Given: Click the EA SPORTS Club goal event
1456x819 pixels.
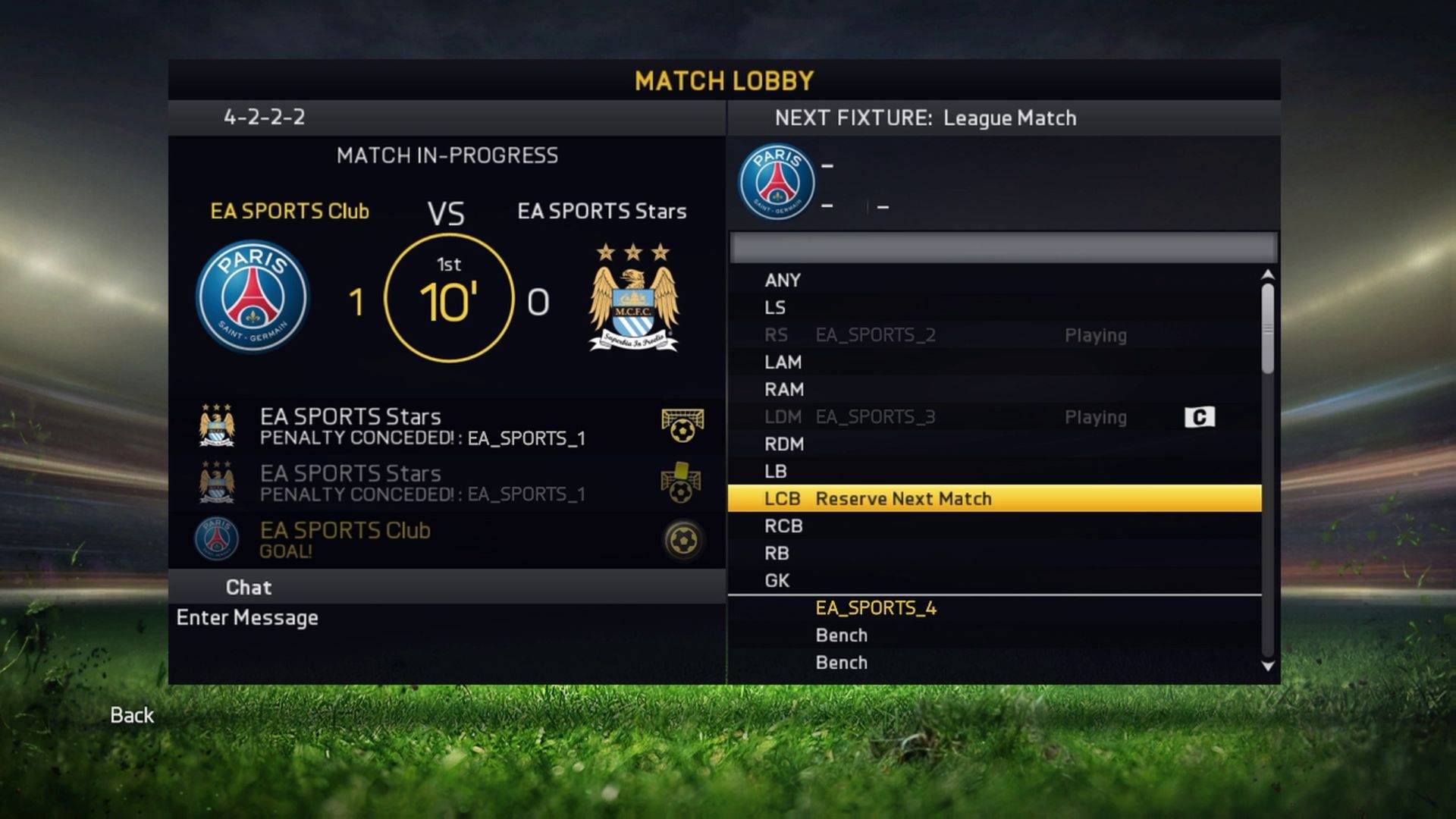Looking at the screenshot, I should (x=447, y=540).
